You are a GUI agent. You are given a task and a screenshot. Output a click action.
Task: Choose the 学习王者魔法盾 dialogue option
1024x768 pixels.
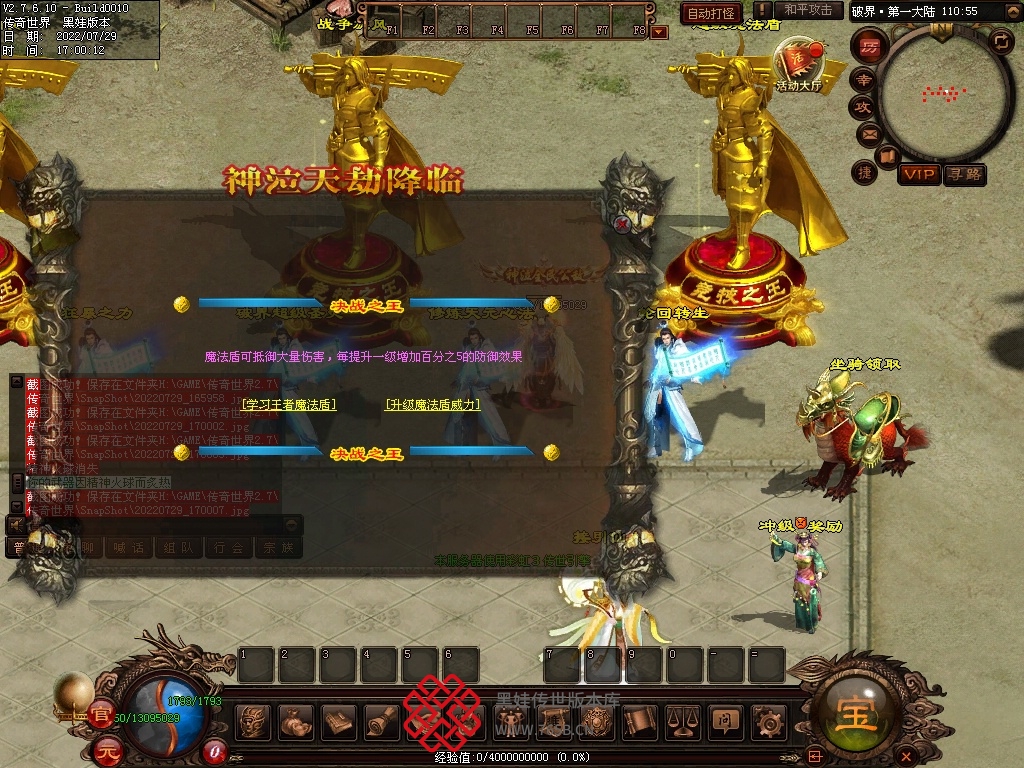pos(289,405)
